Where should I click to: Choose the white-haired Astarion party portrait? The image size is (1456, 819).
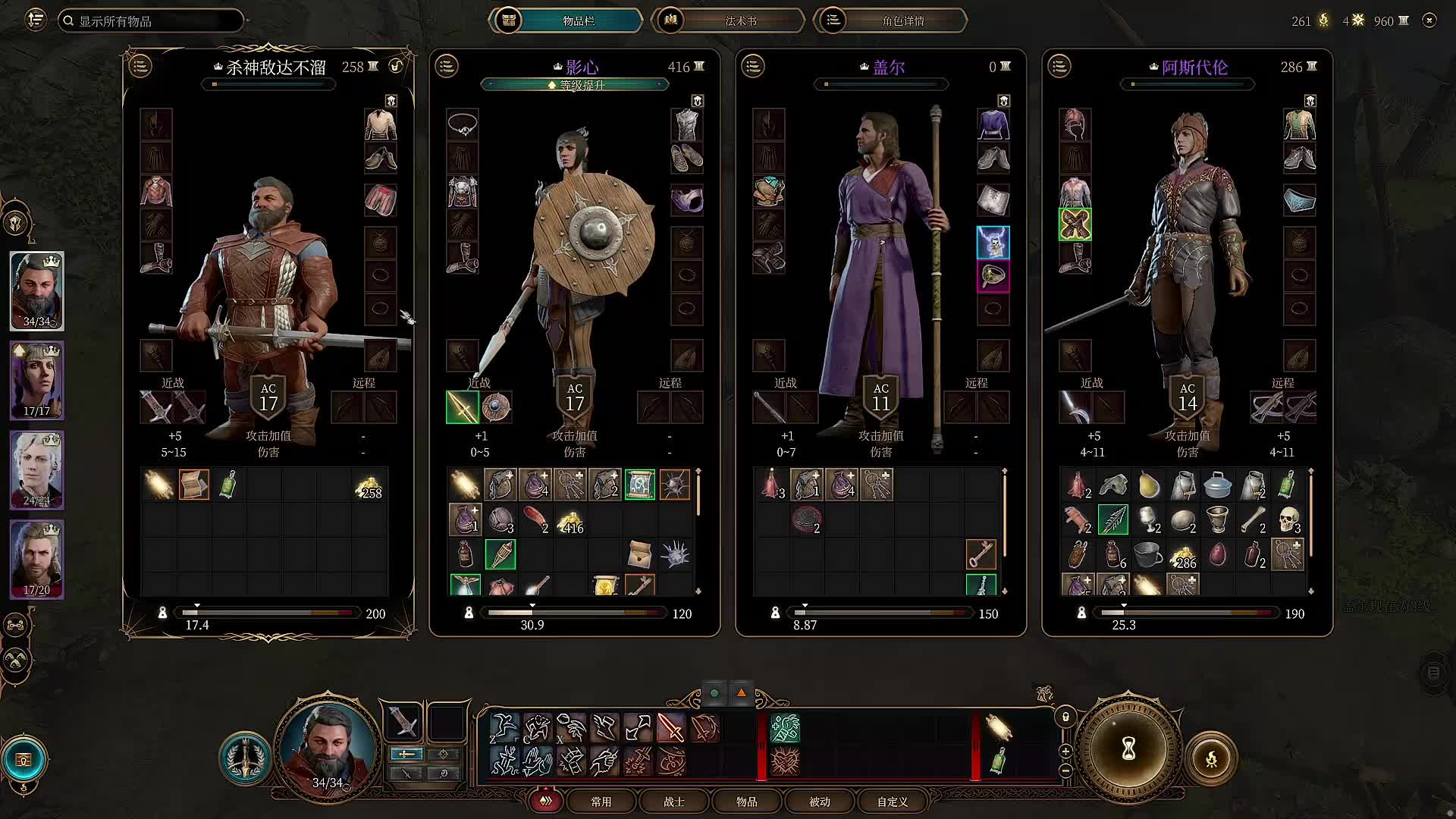(36, 469)
